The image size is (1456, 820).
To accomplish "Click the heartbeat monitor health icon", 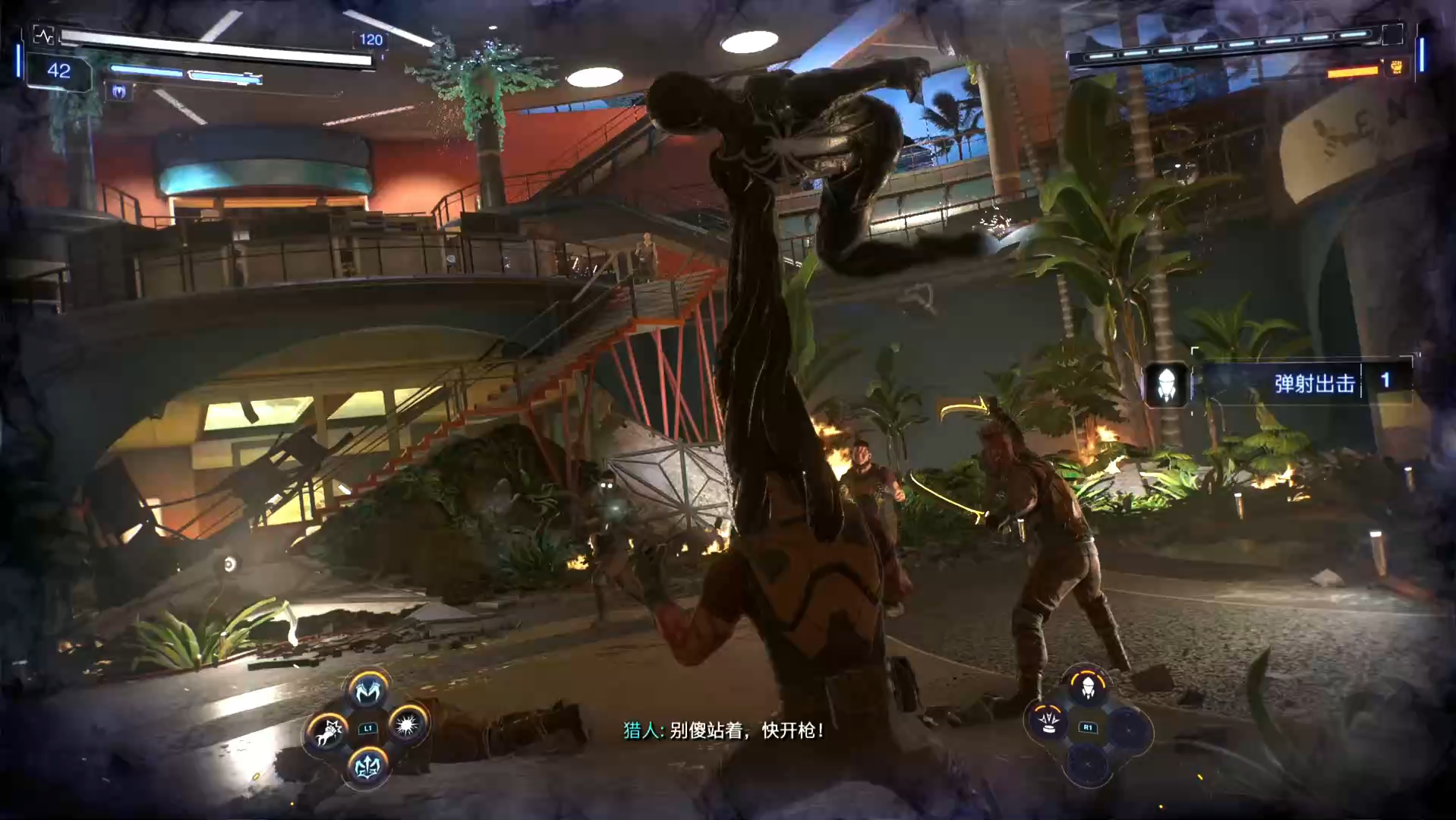I will click(x=43, y=36).
